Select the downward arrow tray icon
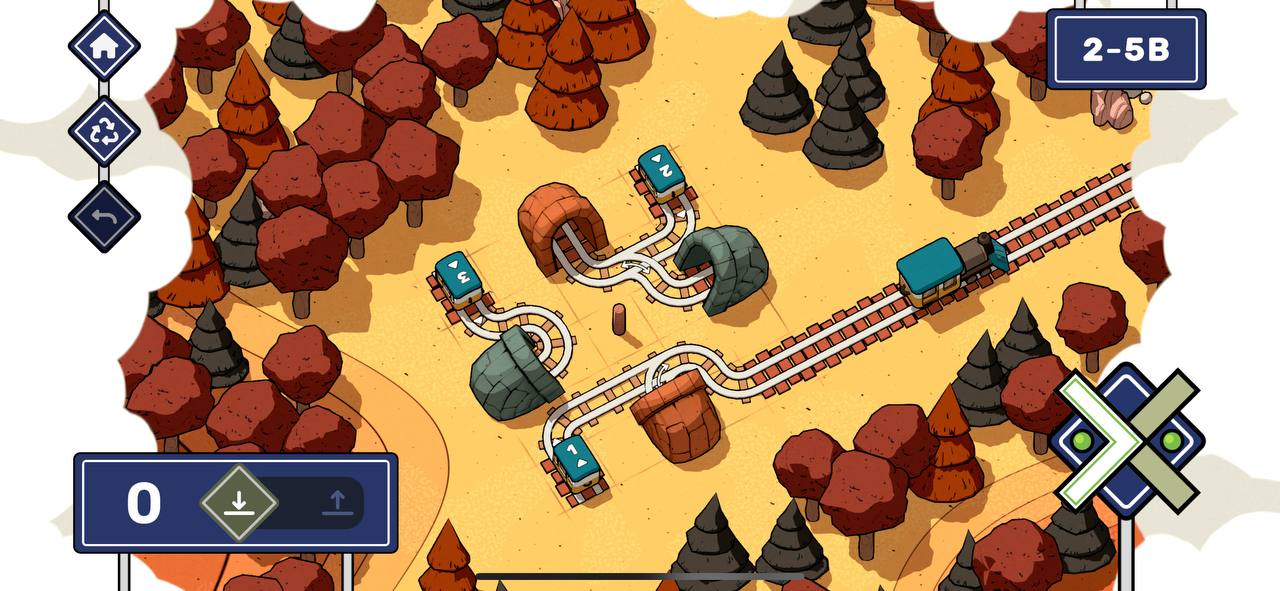This screenshot has height=591, width=1280. [238, 502]
